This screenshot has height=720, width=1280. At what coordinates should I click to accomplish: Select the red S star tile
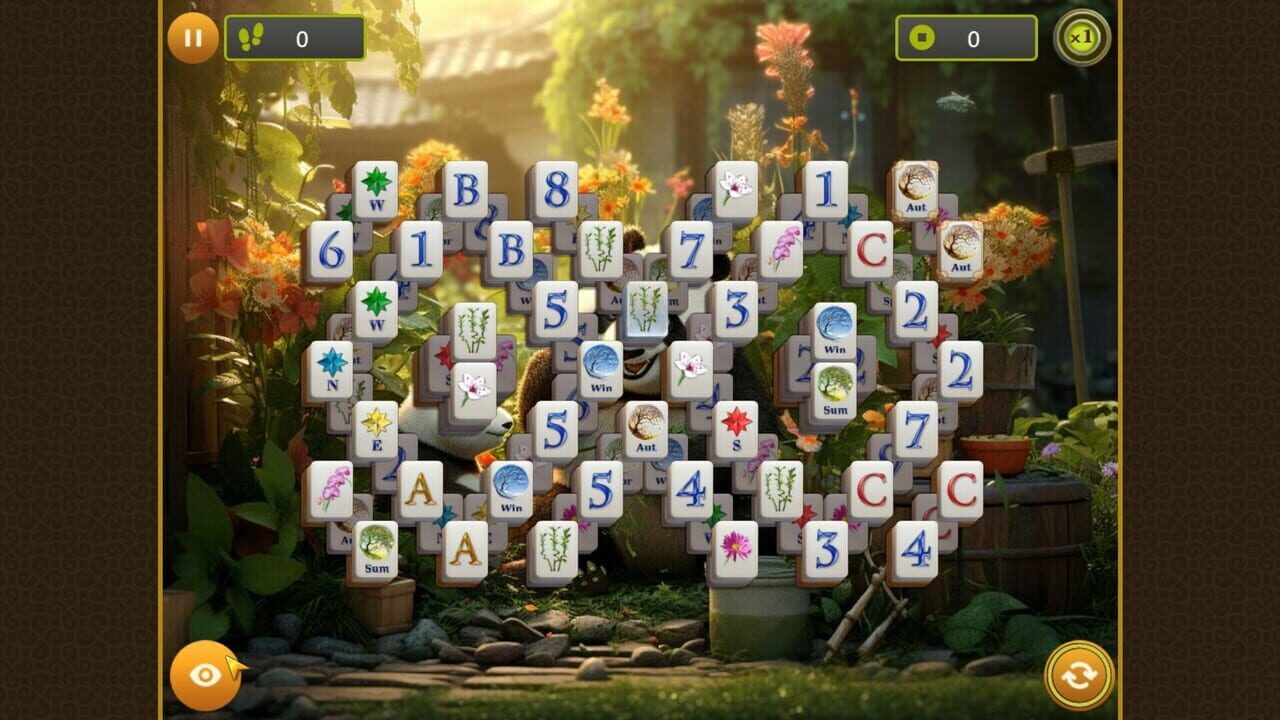pos(735,430)
